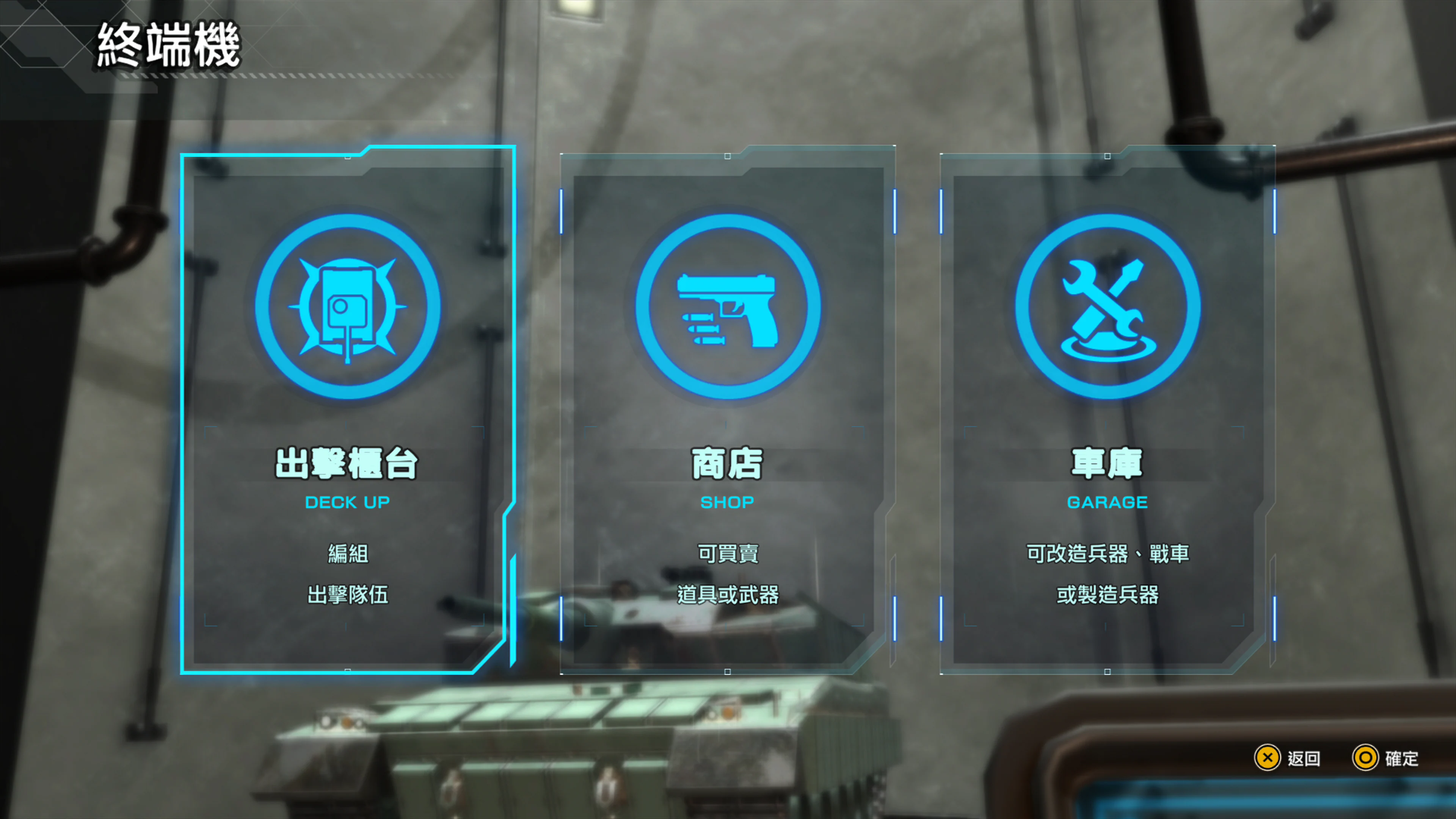Select the 可買賣道具或武器 description text
This screenshot has height=819, width=1456.
pos(728,574)
